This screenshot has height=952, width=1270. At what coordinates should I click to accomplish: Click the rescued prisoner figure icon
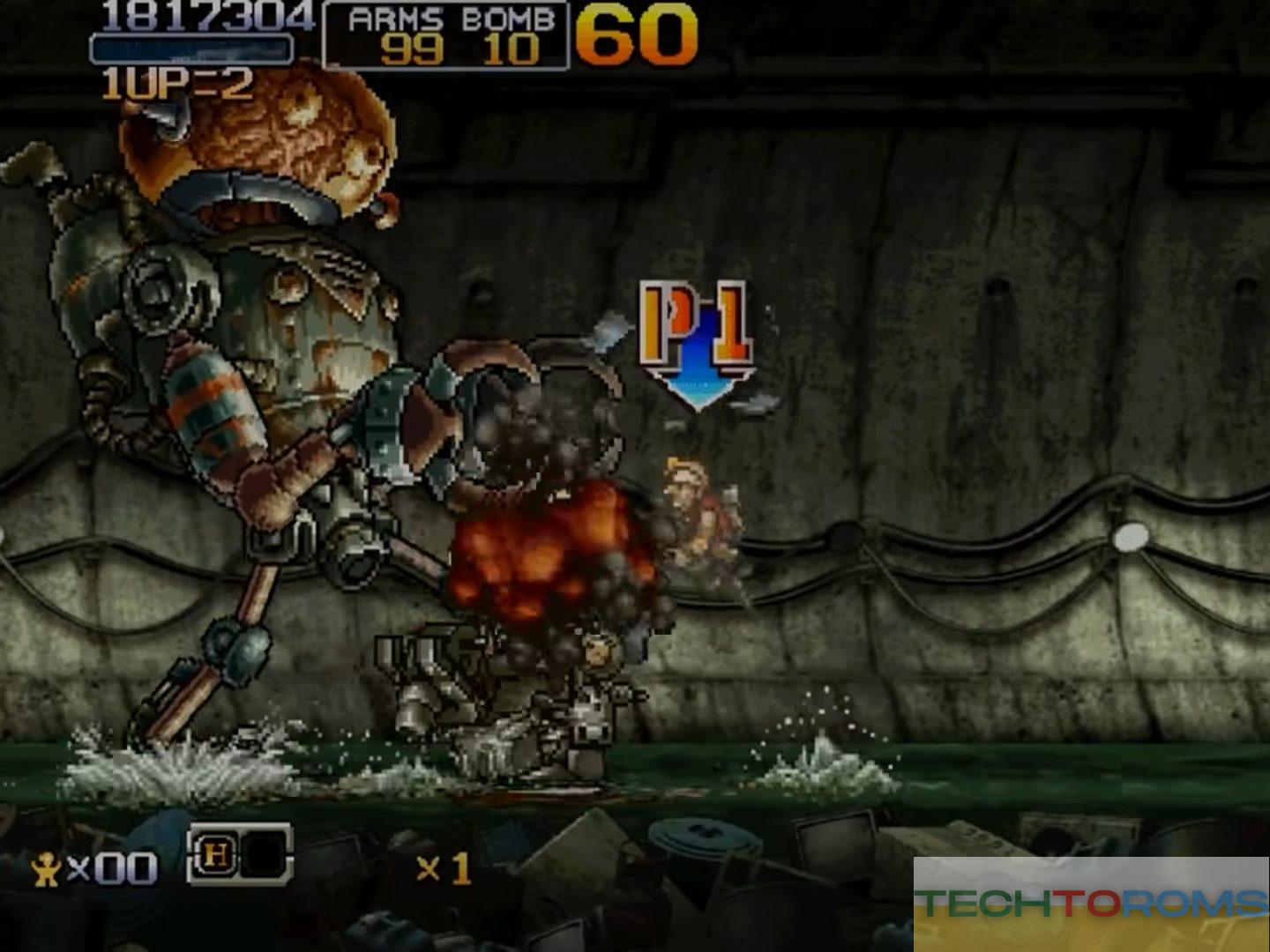tap(46, 870)
